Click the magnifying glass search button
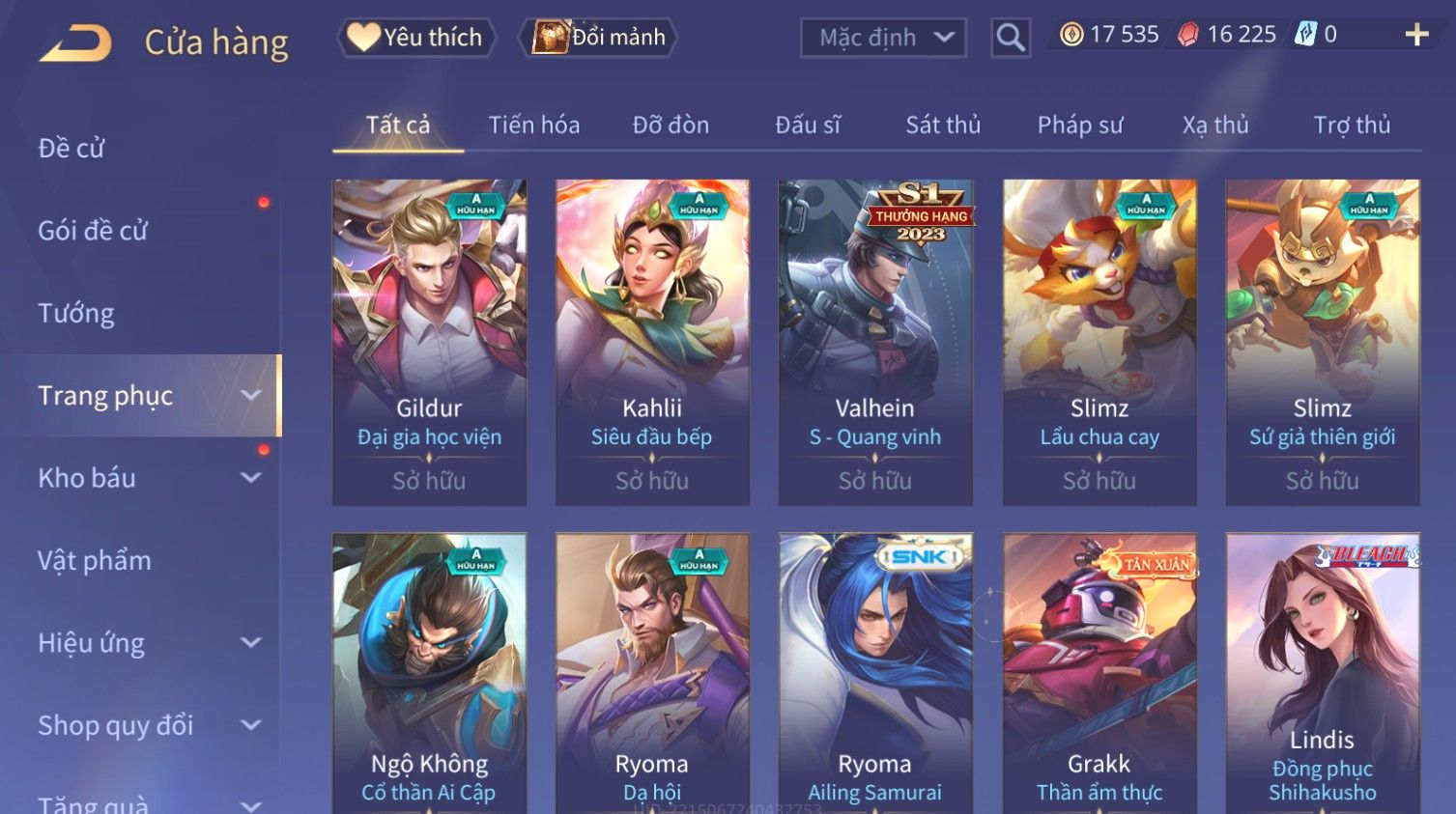The height and width of the screenshot is (814, 1456). 1011,38
